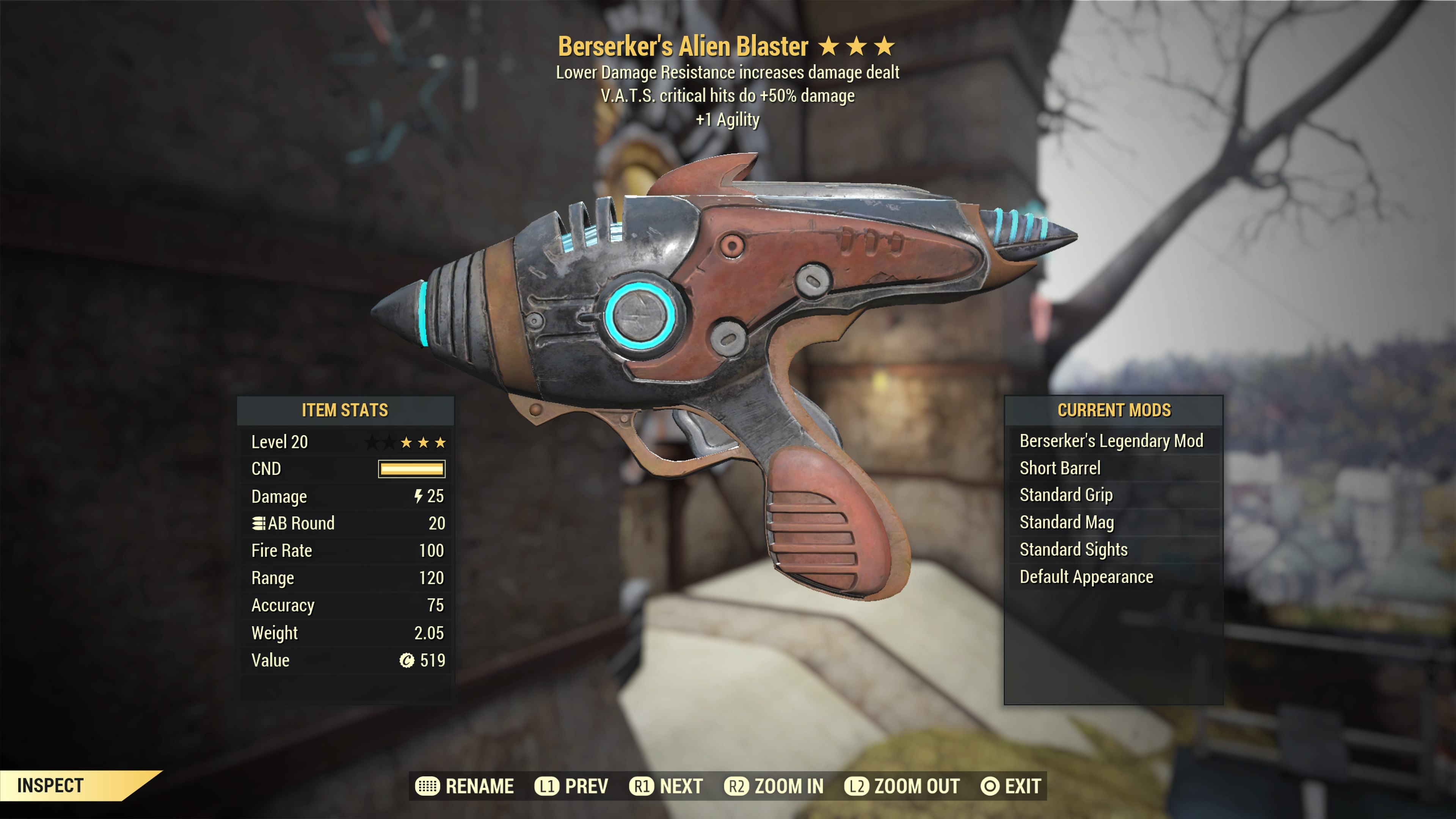Click the R1 button icon for NEXT
This screenshot has height=819, width=1456.
pyautogui.click(x=641, y=786)
